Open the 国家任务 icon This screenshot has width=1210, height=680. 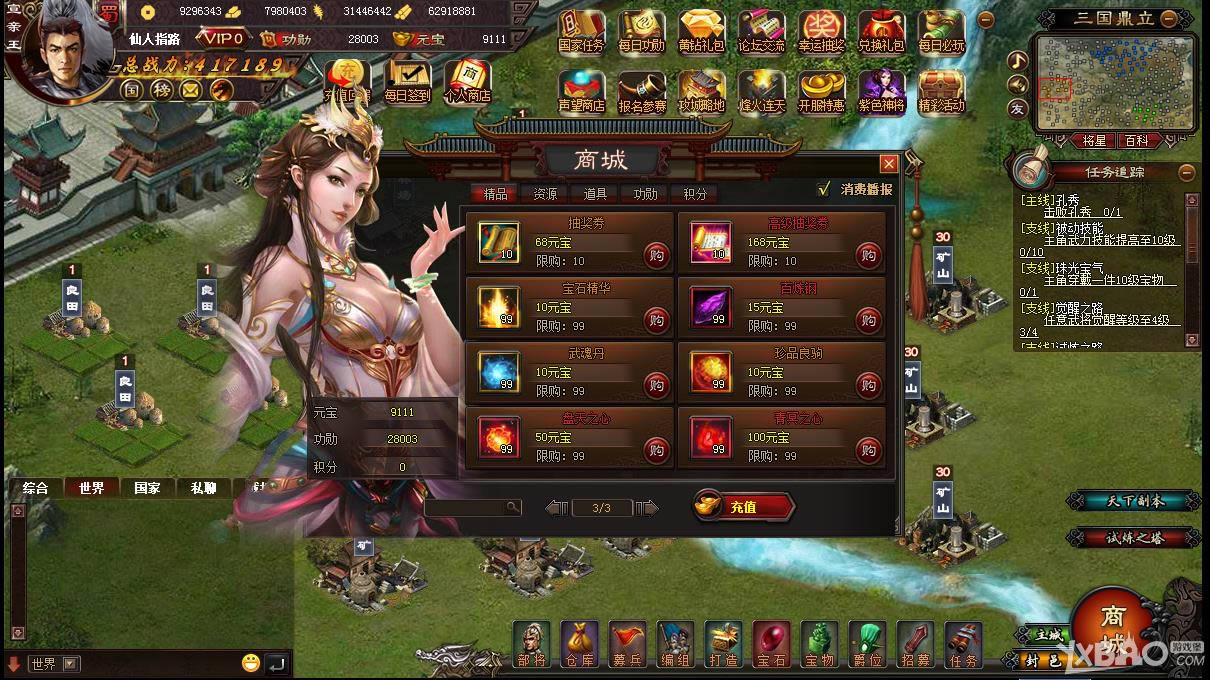click(581, 32)
